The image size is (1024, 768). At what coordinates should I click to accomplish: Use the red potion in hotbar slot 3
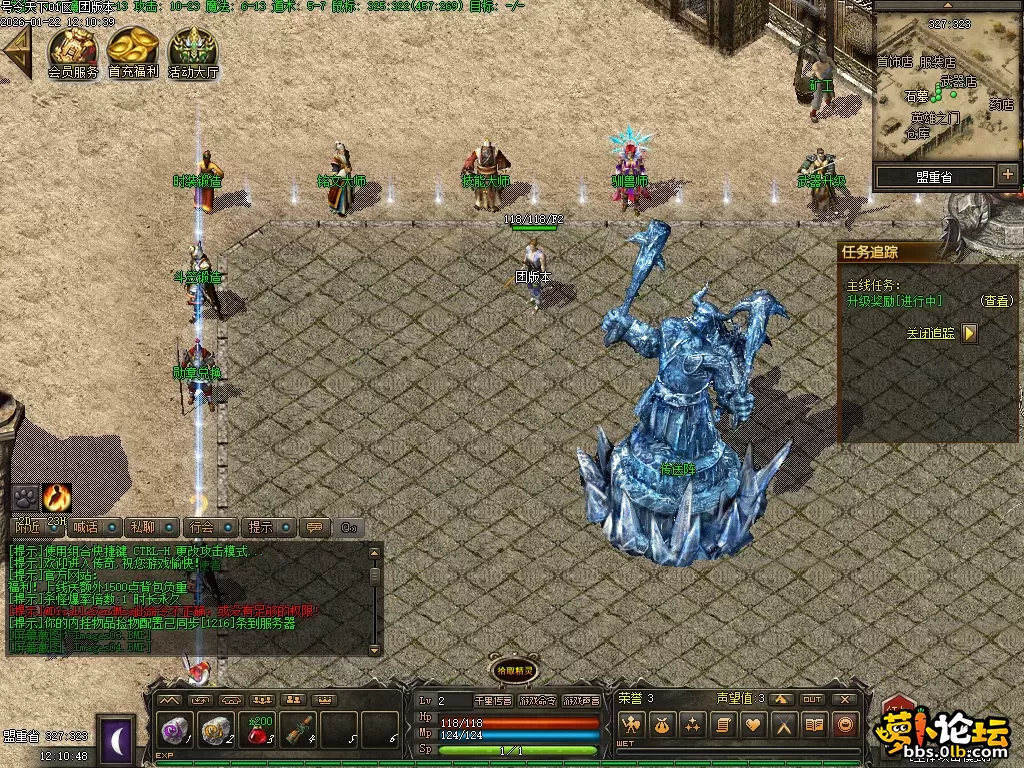pos(258,730)
